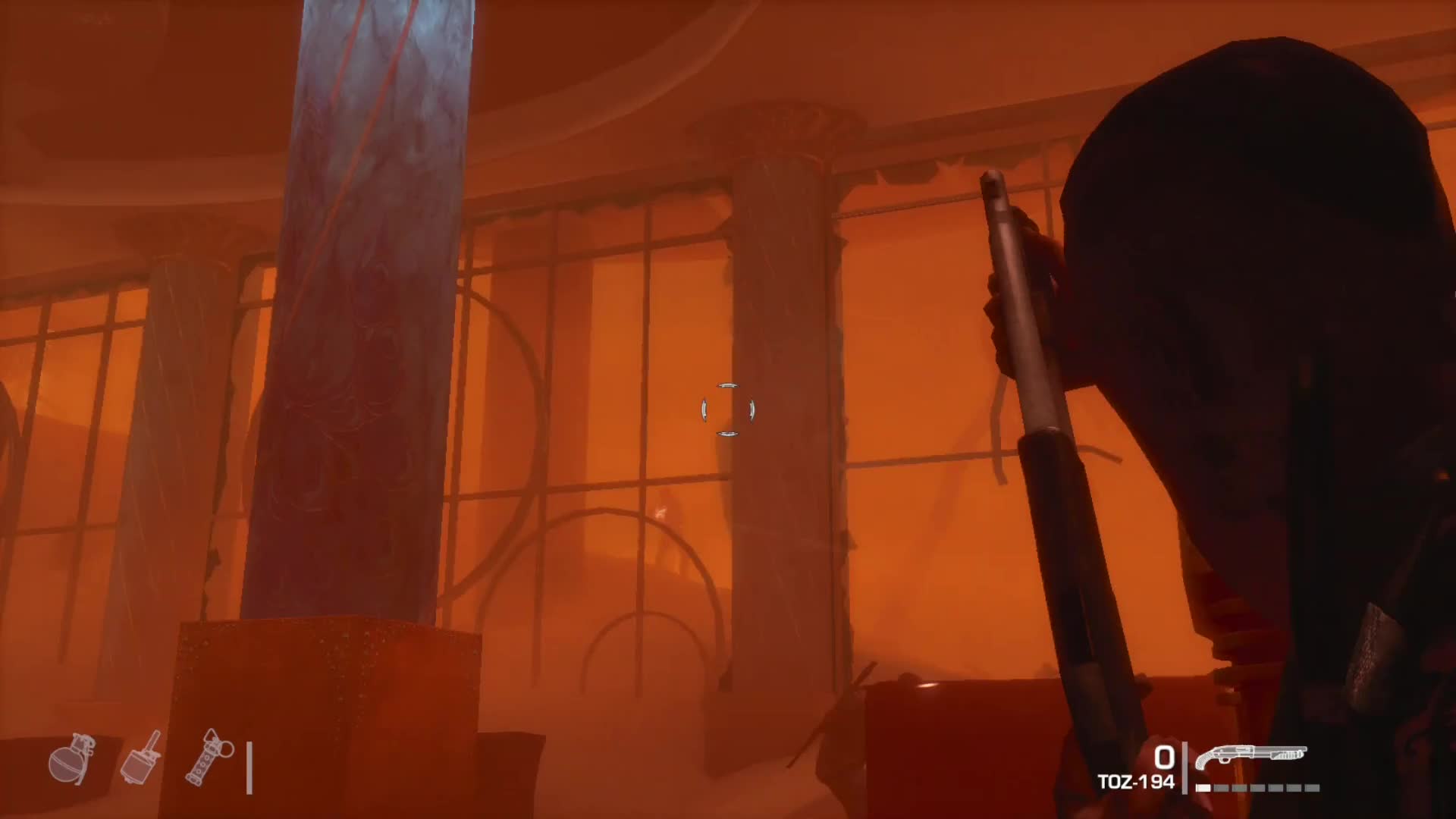Click the filled shell indicator segment
This screenshot has width=1456, height=819.
pyautogui.click(x=1202, y=787)
